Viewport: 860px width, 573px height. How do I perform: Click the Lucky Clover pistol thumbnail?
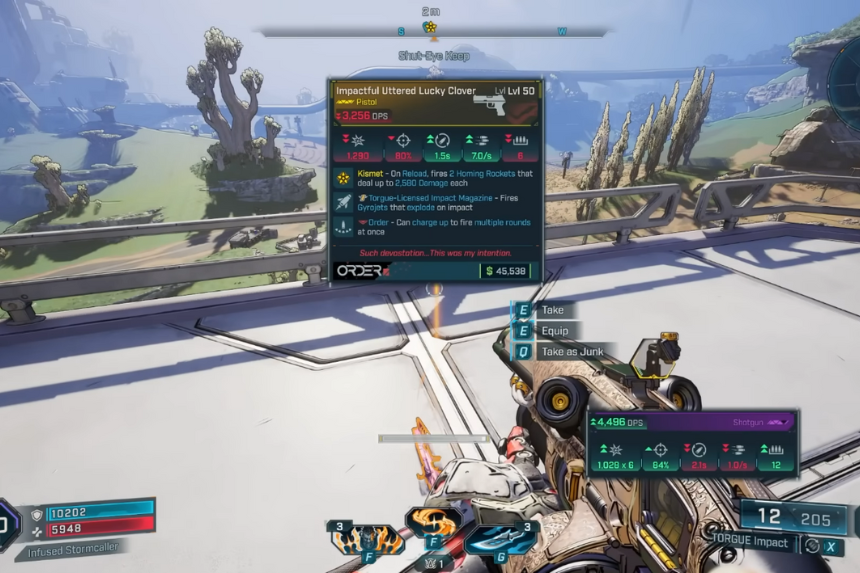(492, 104)
